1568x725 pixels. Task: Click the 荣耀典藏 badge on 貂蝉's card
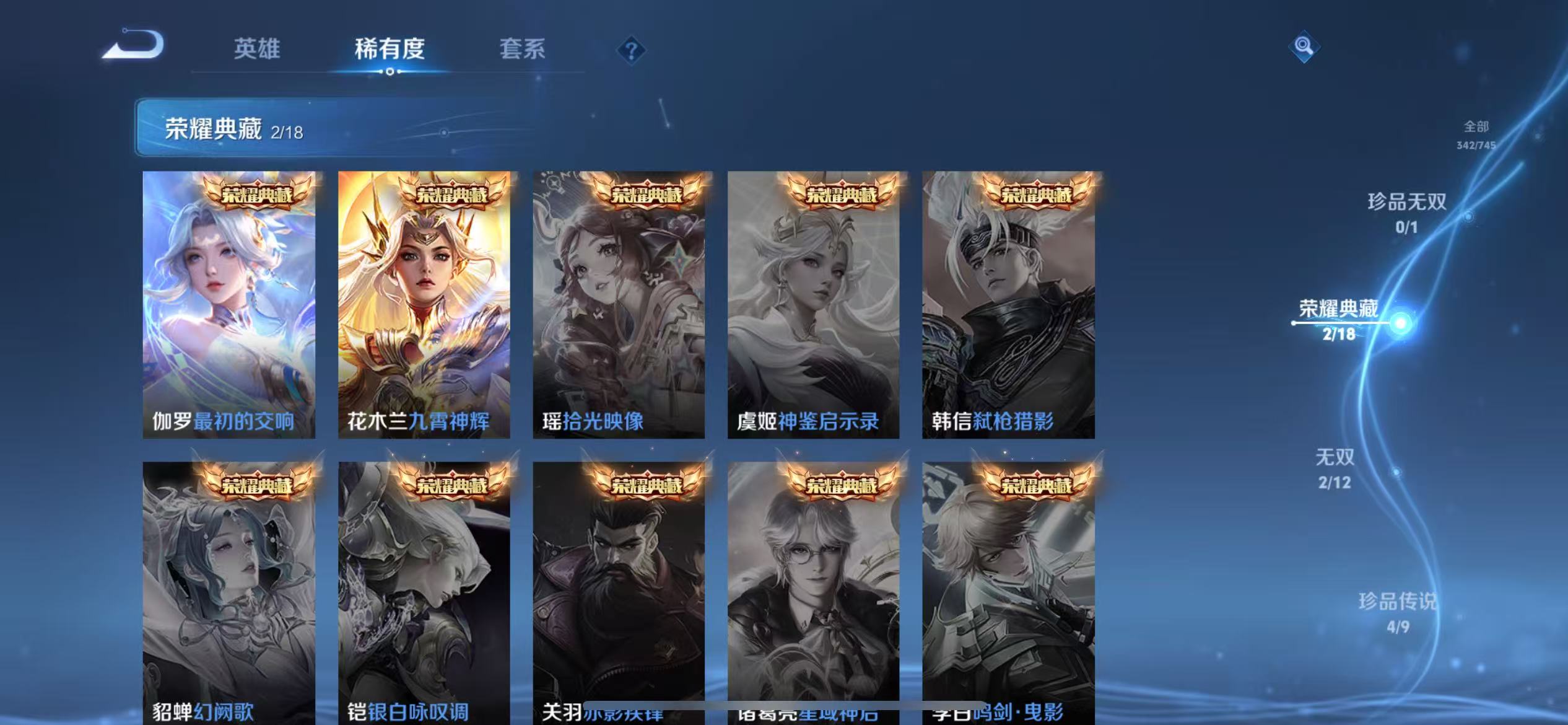[x=258, y=486]
